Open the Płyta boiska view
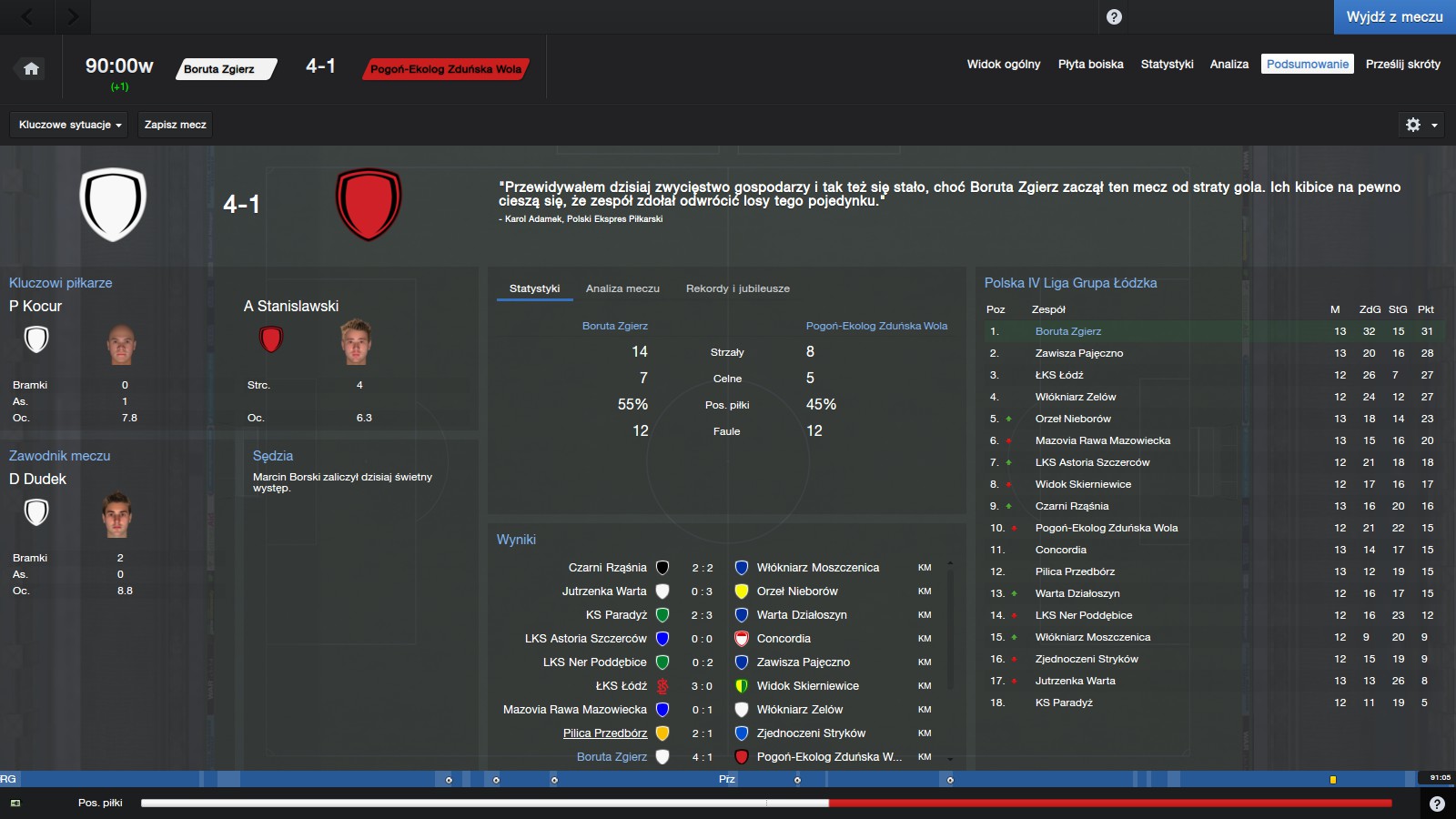This screenshot has height=819, width=1456. (1090, 65)
